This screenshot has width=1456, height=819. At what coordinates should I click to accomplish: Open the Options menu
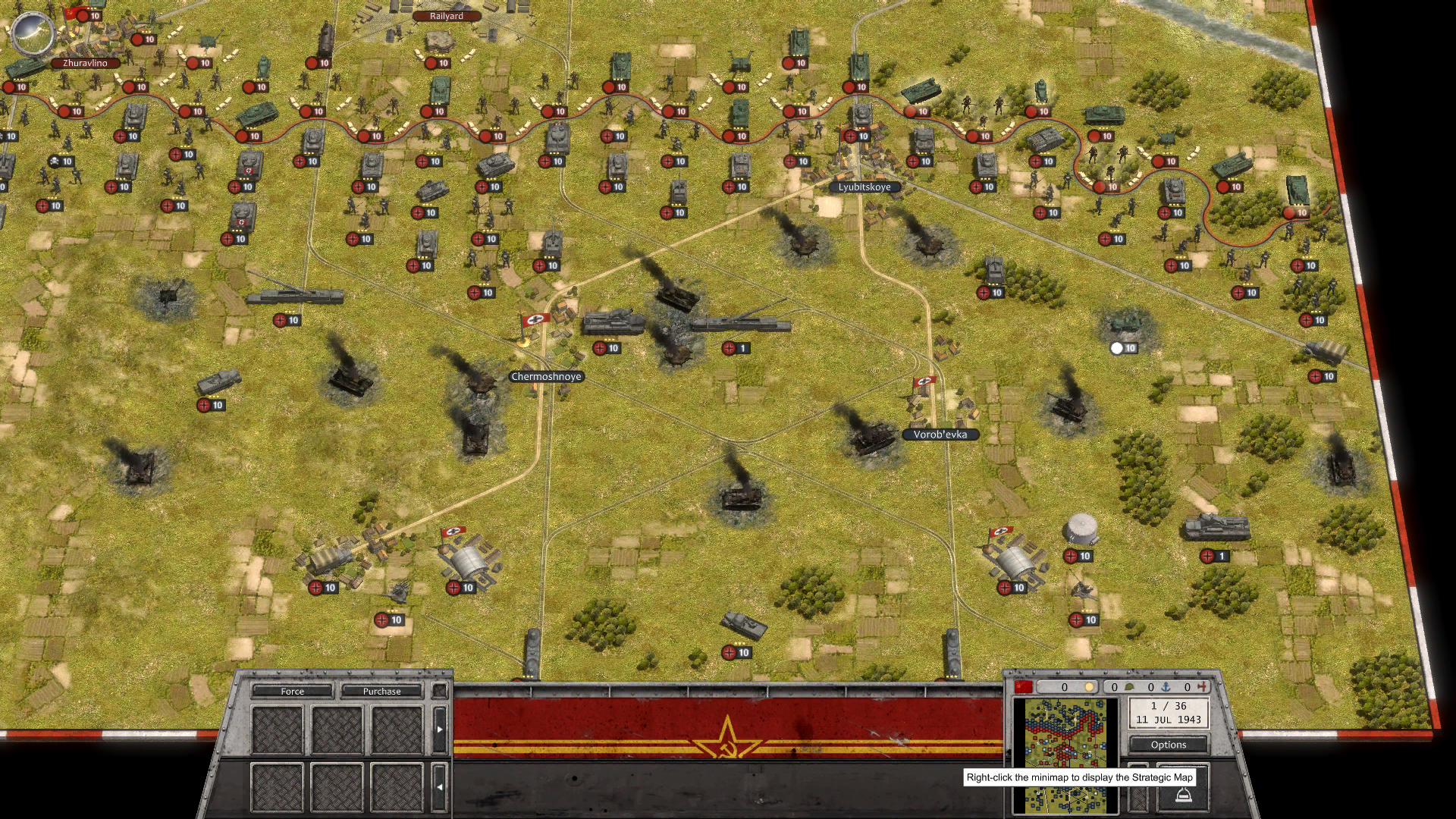click(1168, 745)
